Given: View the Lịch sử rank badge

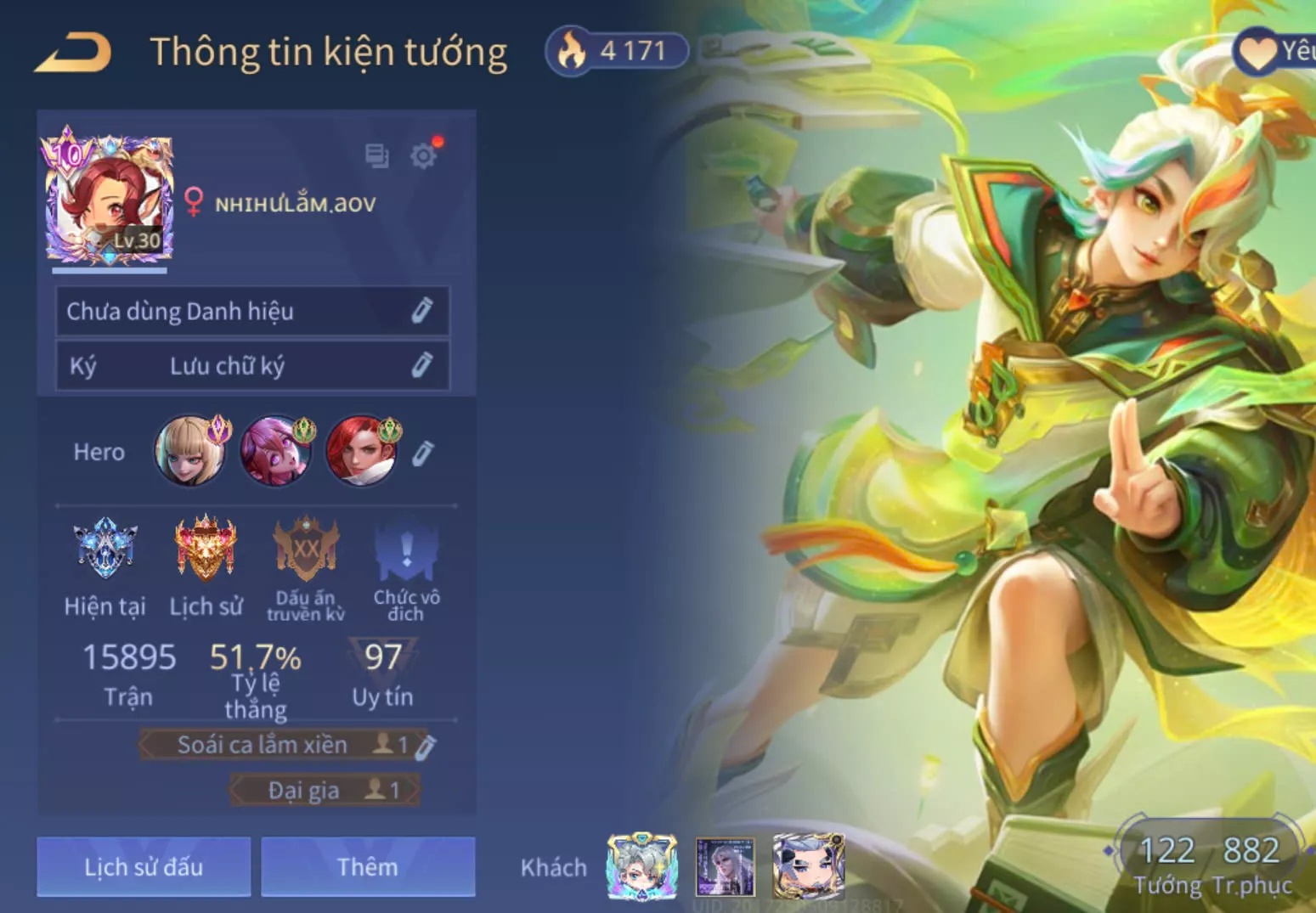Looking at the screenshot, I should point(205,549).
